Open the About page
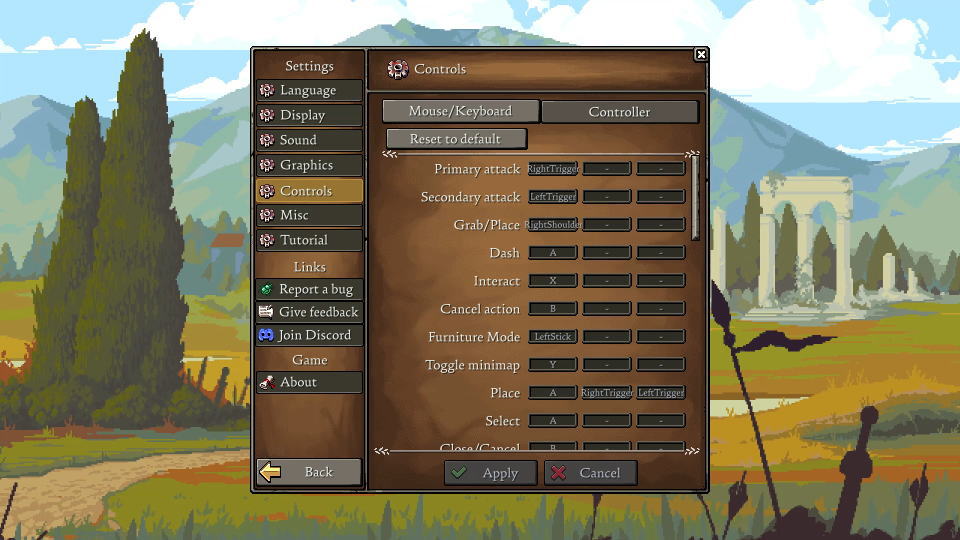 (x=309, y=382)
